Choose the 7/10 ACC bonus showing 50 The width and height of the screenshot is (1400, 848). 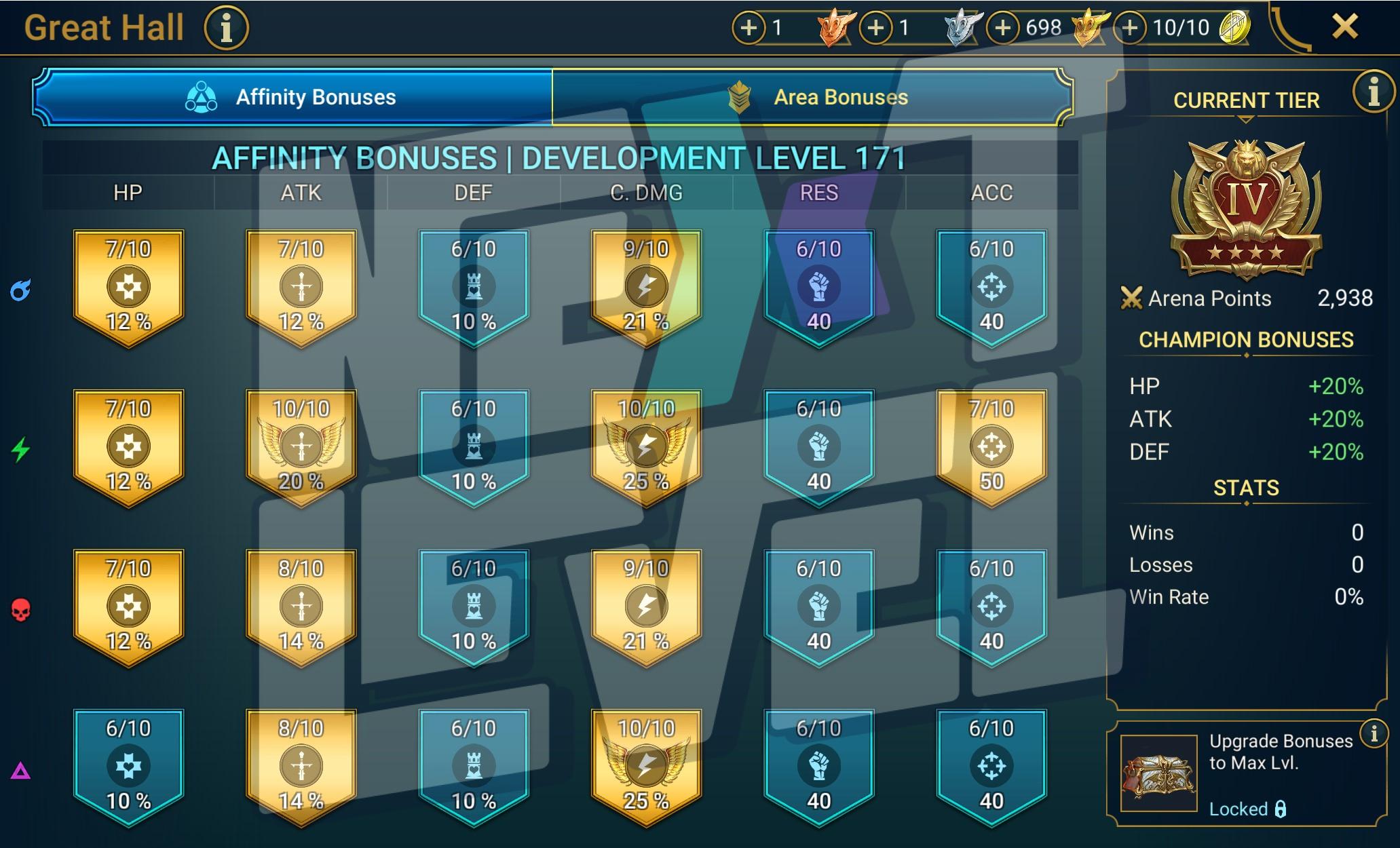point(991,446)
